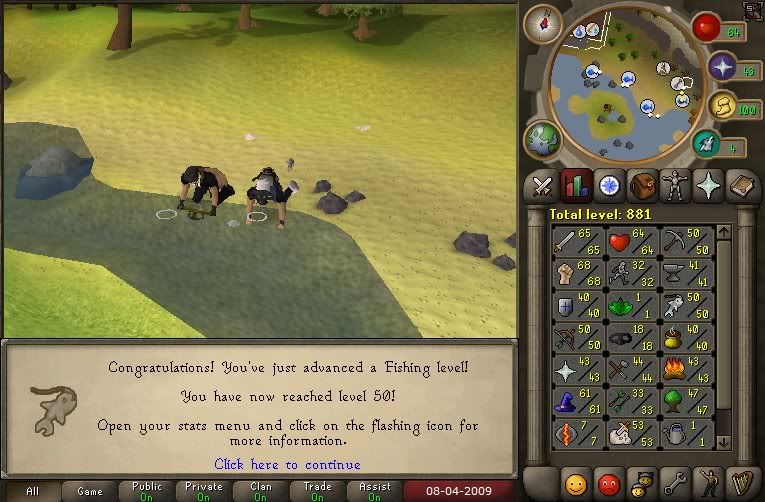Open the Magic spellbook tab
Screen dimensions: 765x502
741,186
